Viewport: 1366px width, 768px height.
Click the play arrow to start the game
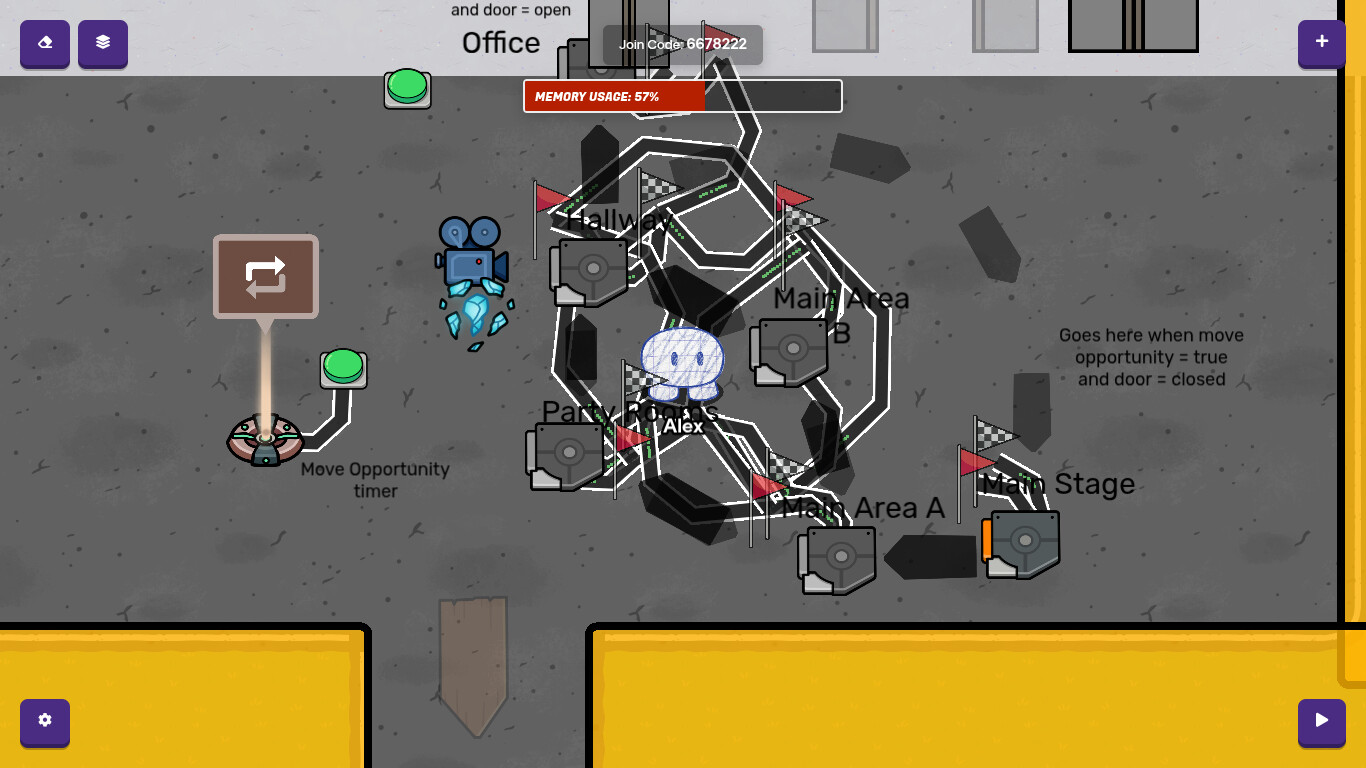1321,723
